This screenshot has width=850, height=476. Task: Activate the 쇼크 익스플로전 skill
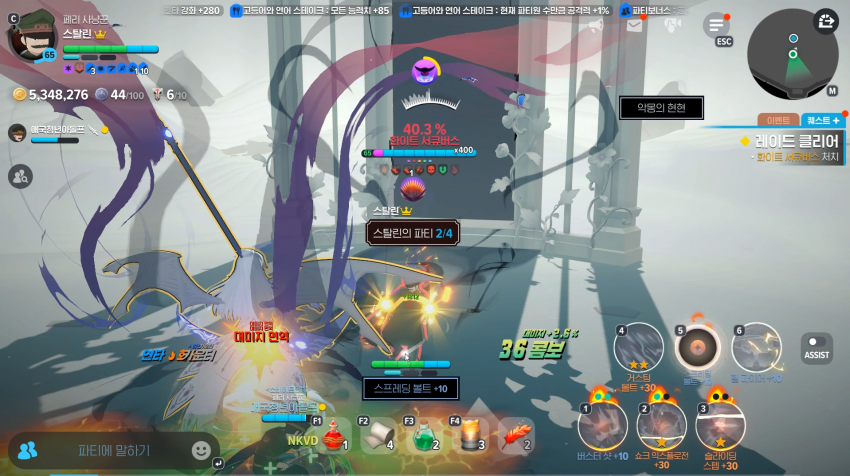tap(661, 425)
